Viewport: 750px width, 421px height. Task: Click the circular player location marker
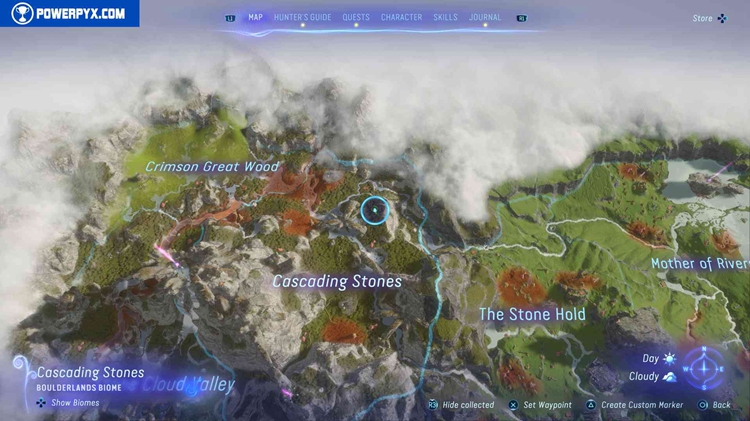click(x=373, y=210)
